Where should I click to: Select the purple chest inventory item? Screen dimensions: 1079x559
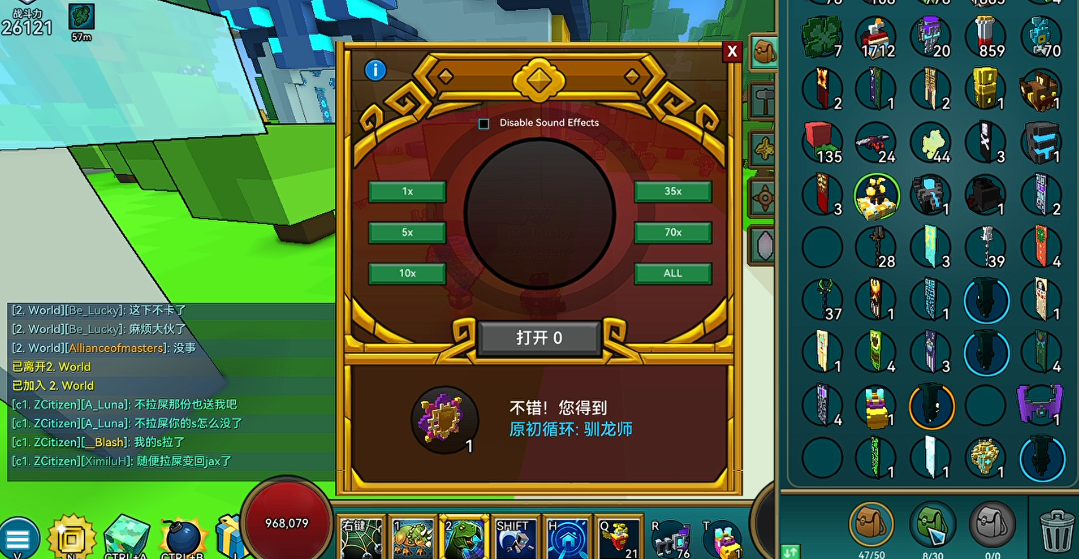[1040, 405]
